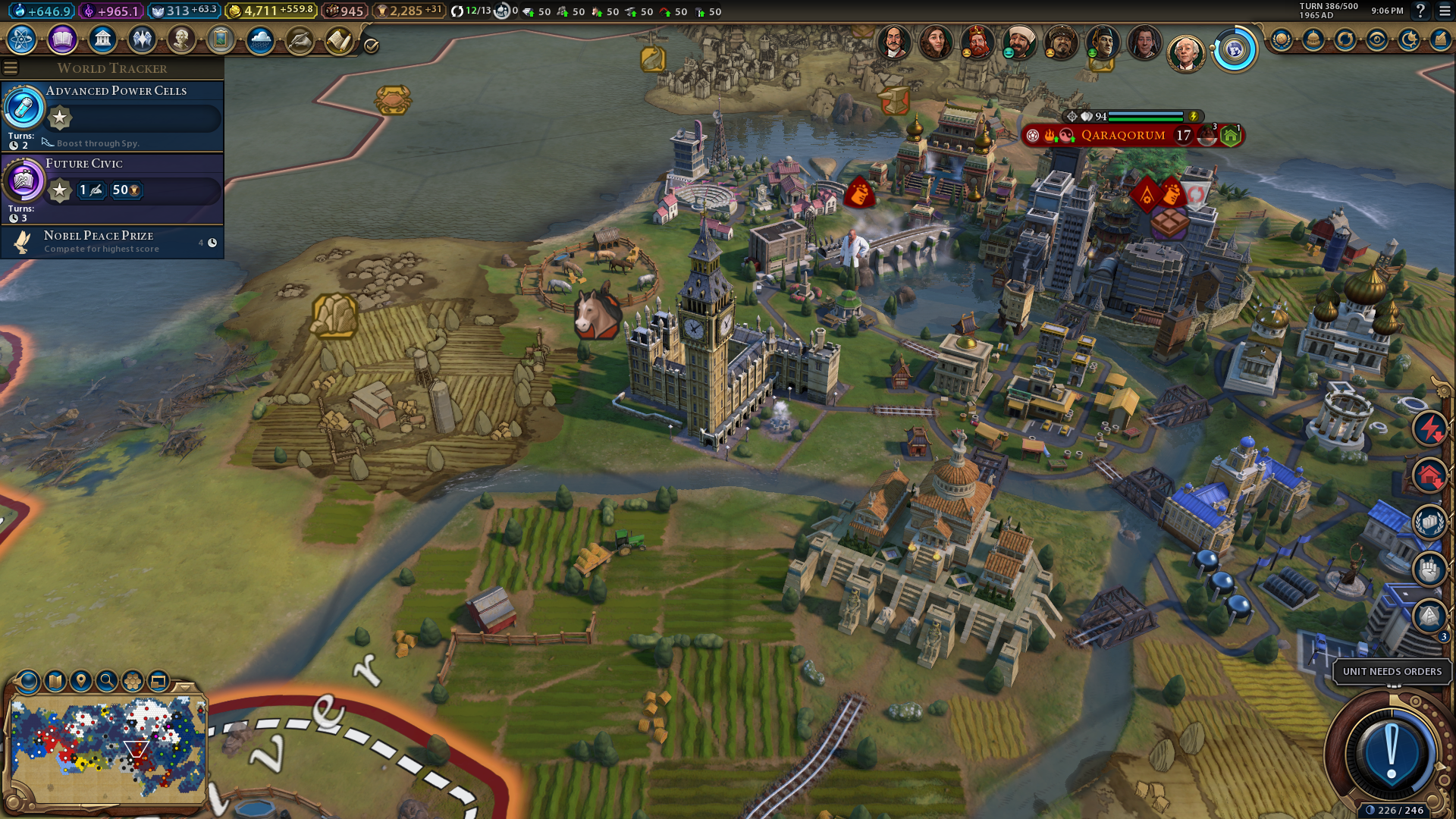Toggle the World Tracker hamburger menu
The image size is (1456, 819).
(x=11, y=68)
